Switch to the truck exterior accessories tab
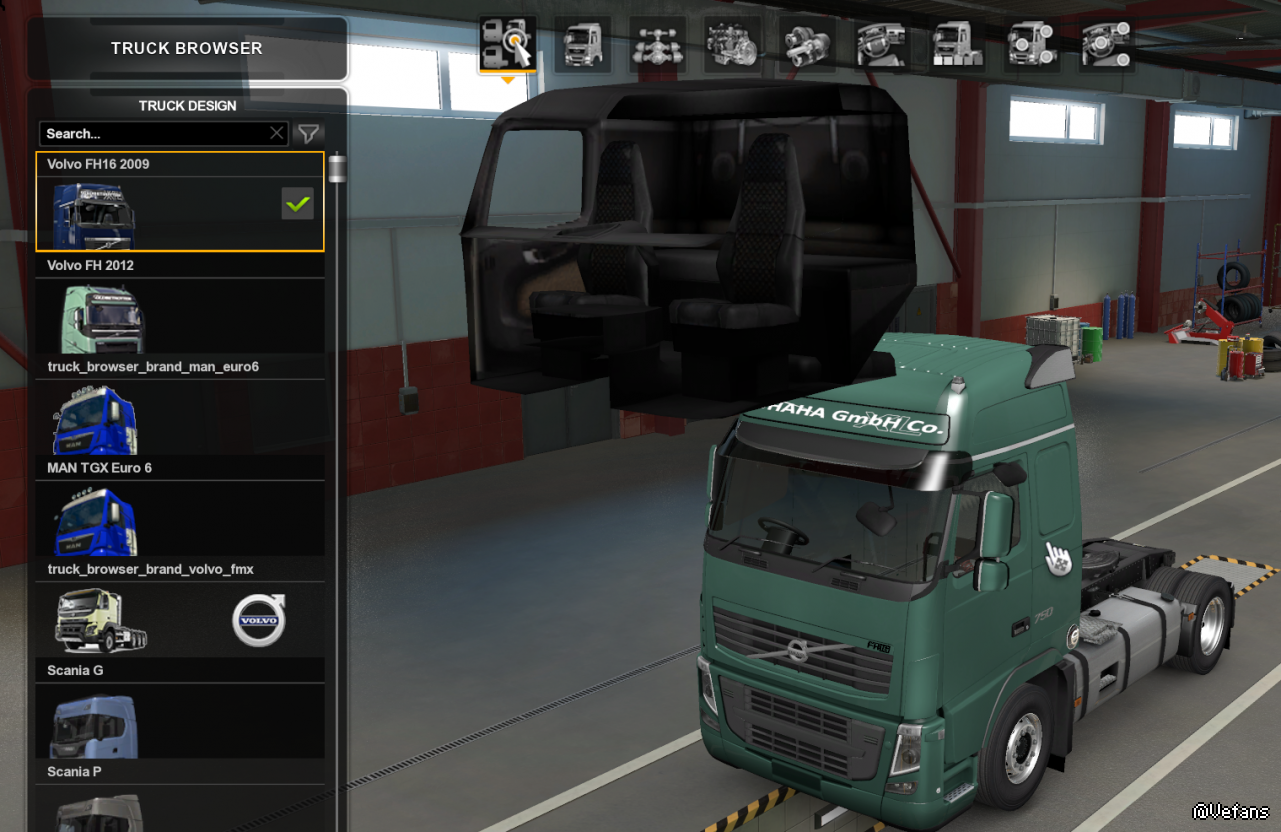Screen dimensions: 1281x832 (1032, 44)
